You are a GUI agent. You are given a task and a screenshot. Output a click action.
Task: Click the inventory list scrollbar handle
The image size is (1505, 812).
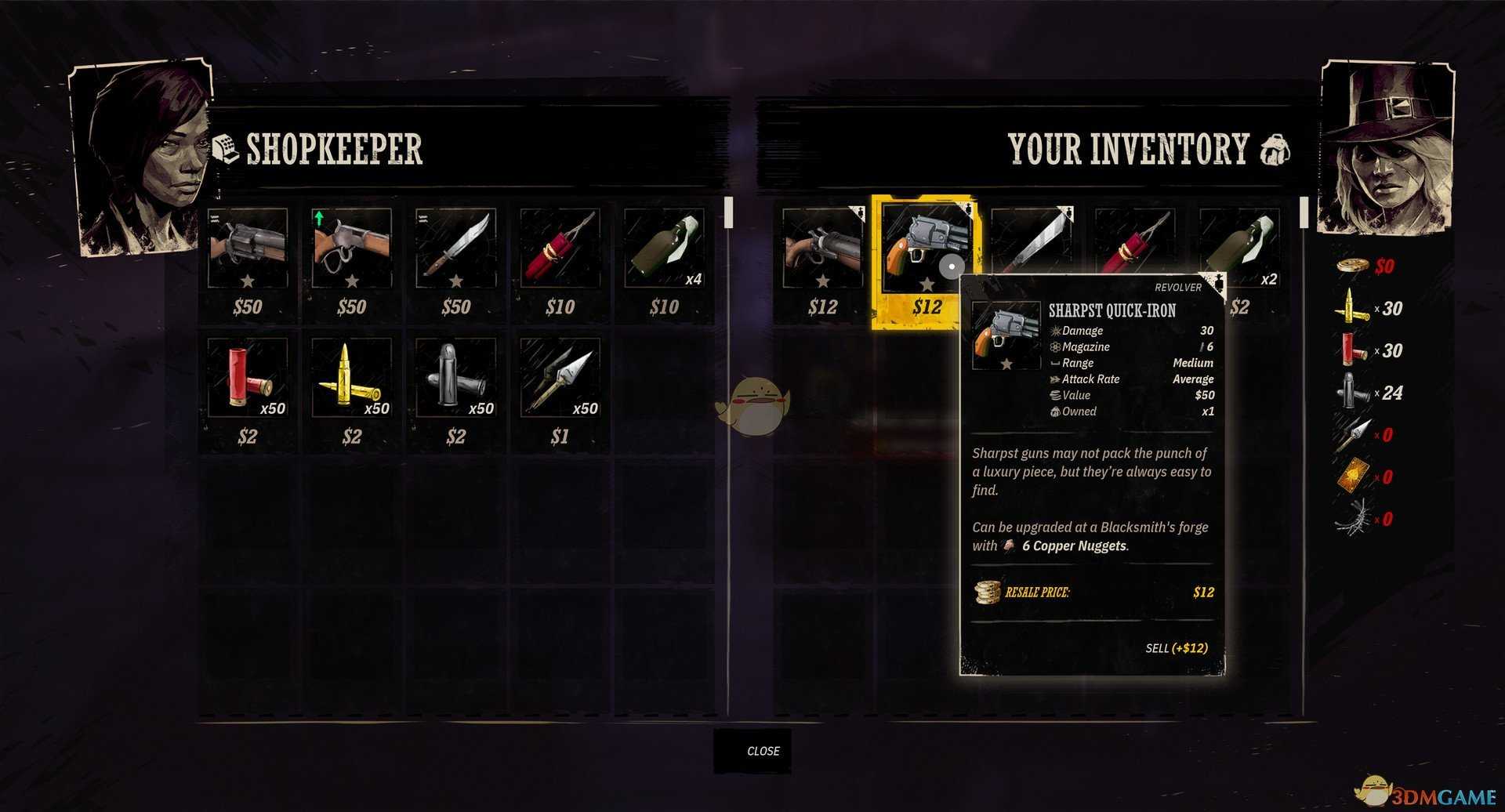click(1304, 212)
